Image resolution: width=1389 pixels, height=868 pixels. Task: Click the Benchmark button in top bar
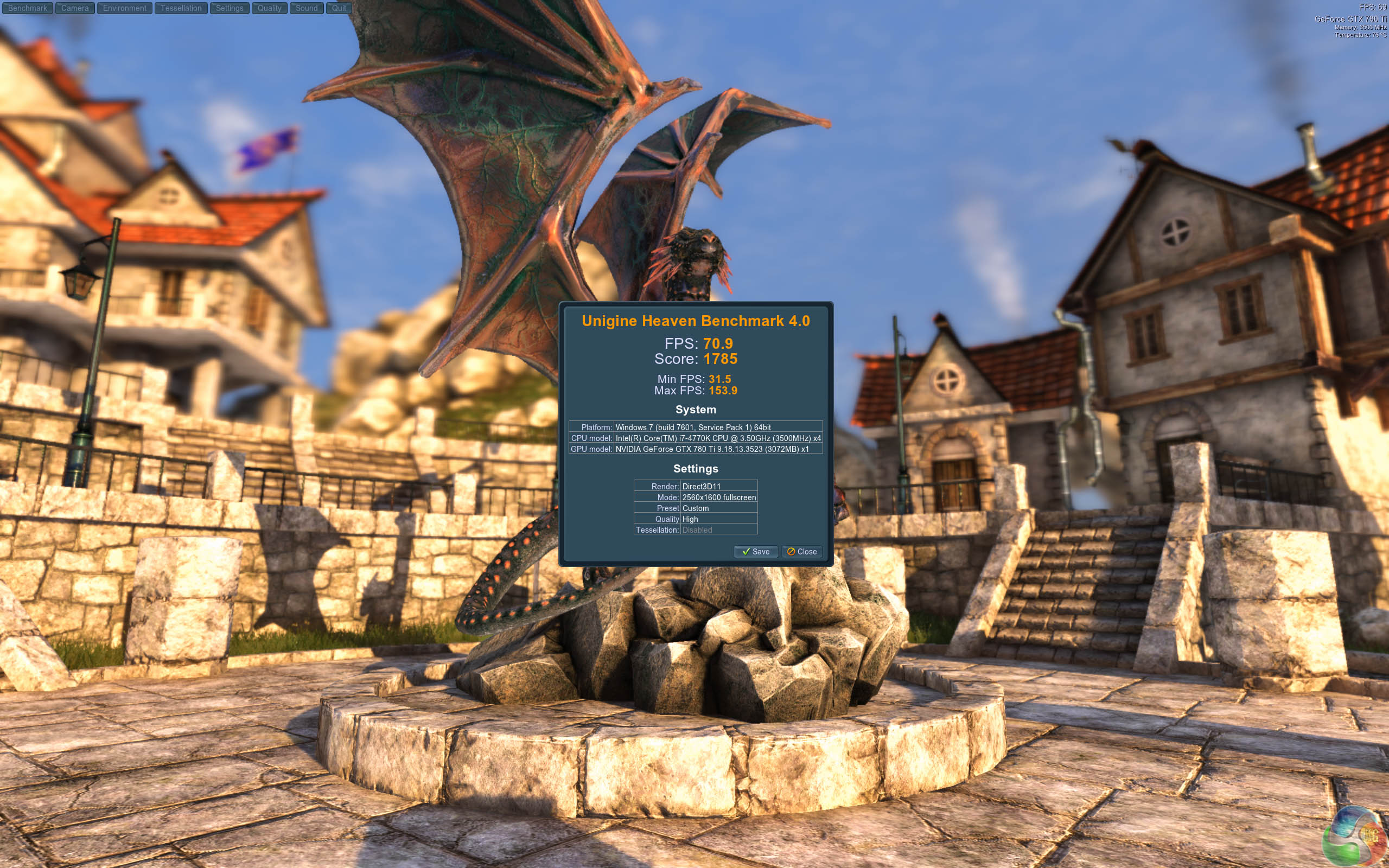click(28, 8)
